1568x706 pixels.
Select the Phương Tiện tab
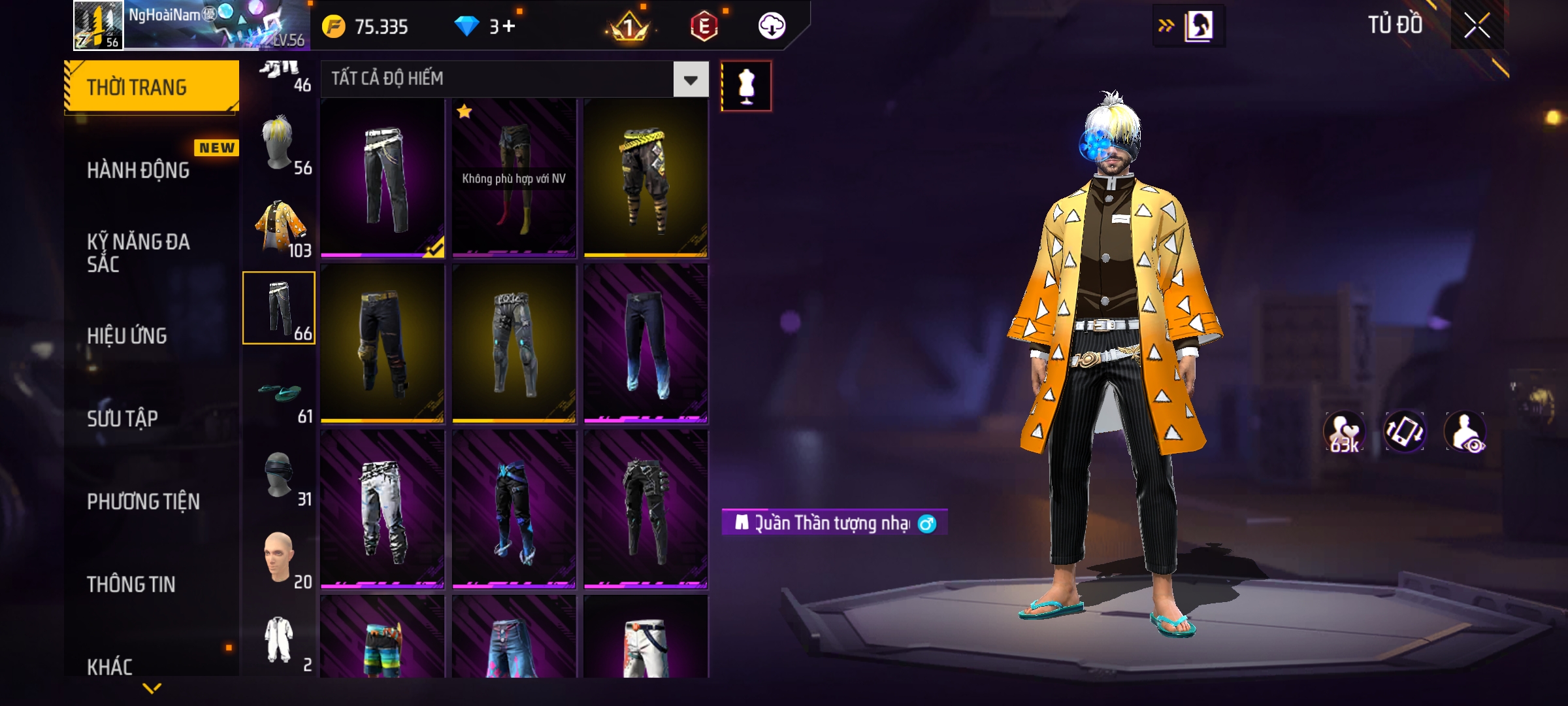click(143, 501)
